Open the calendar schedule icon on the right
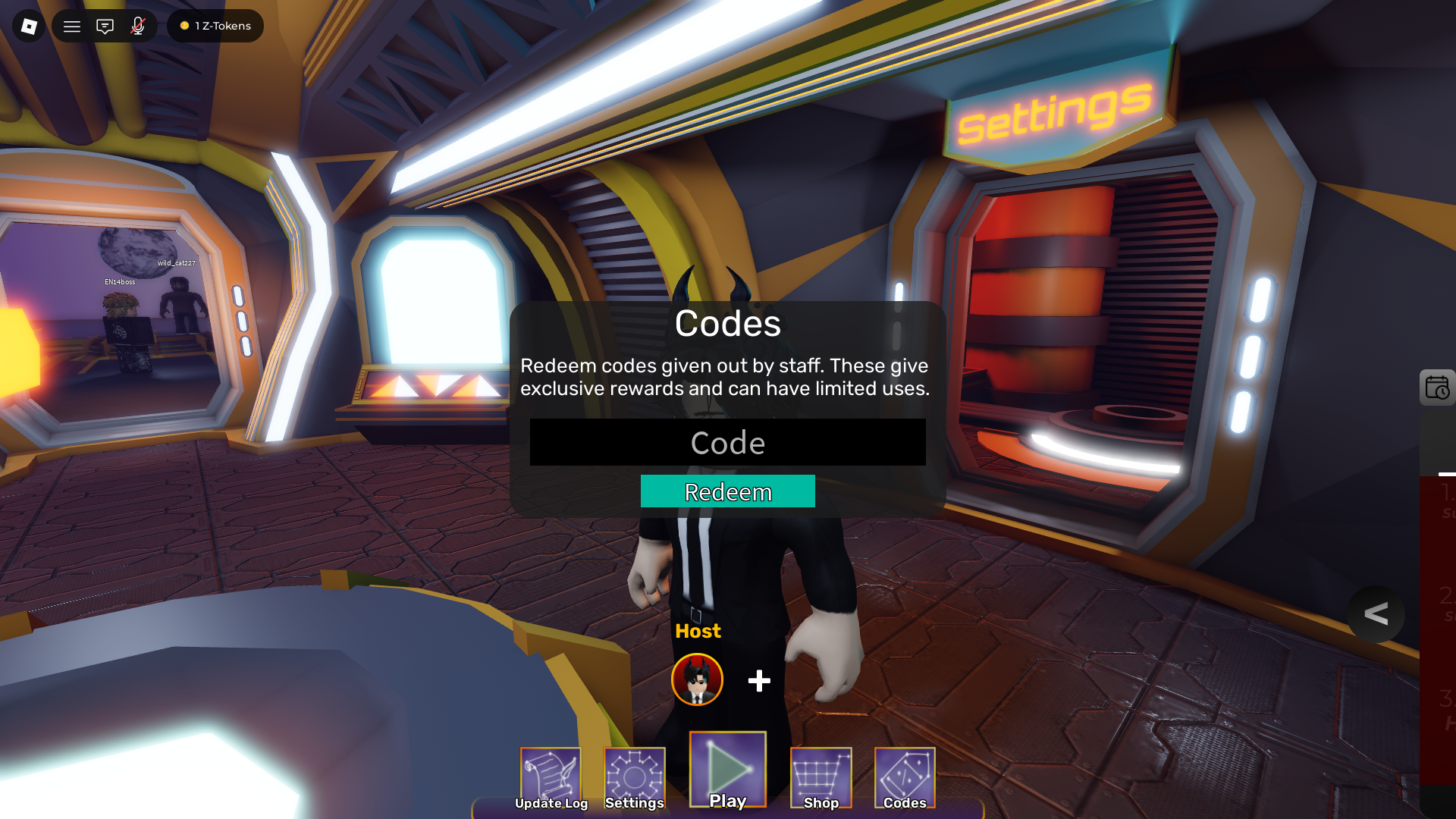This screenshot has height=819, width=1456. (x=1438, y=388)
